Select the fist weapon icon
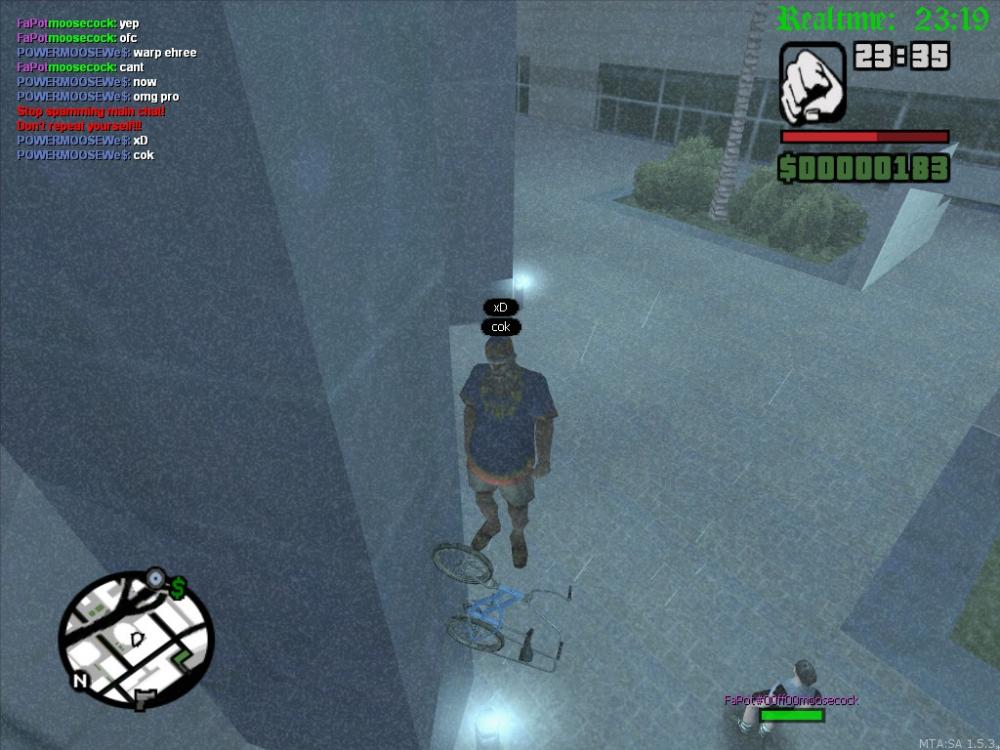The height and width of the screenshot is (750, 1000). (x=813, y=83)
